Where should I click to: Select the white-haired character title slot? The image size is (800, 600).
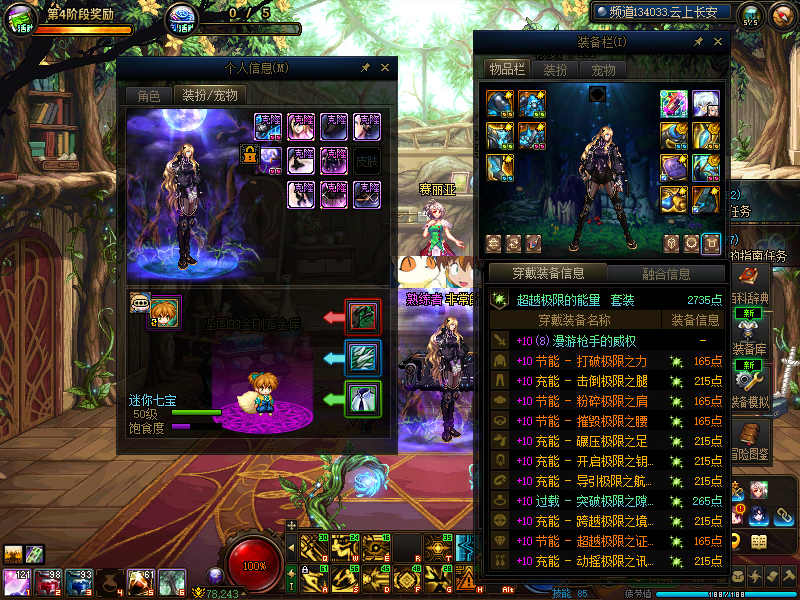coord(706,104)
